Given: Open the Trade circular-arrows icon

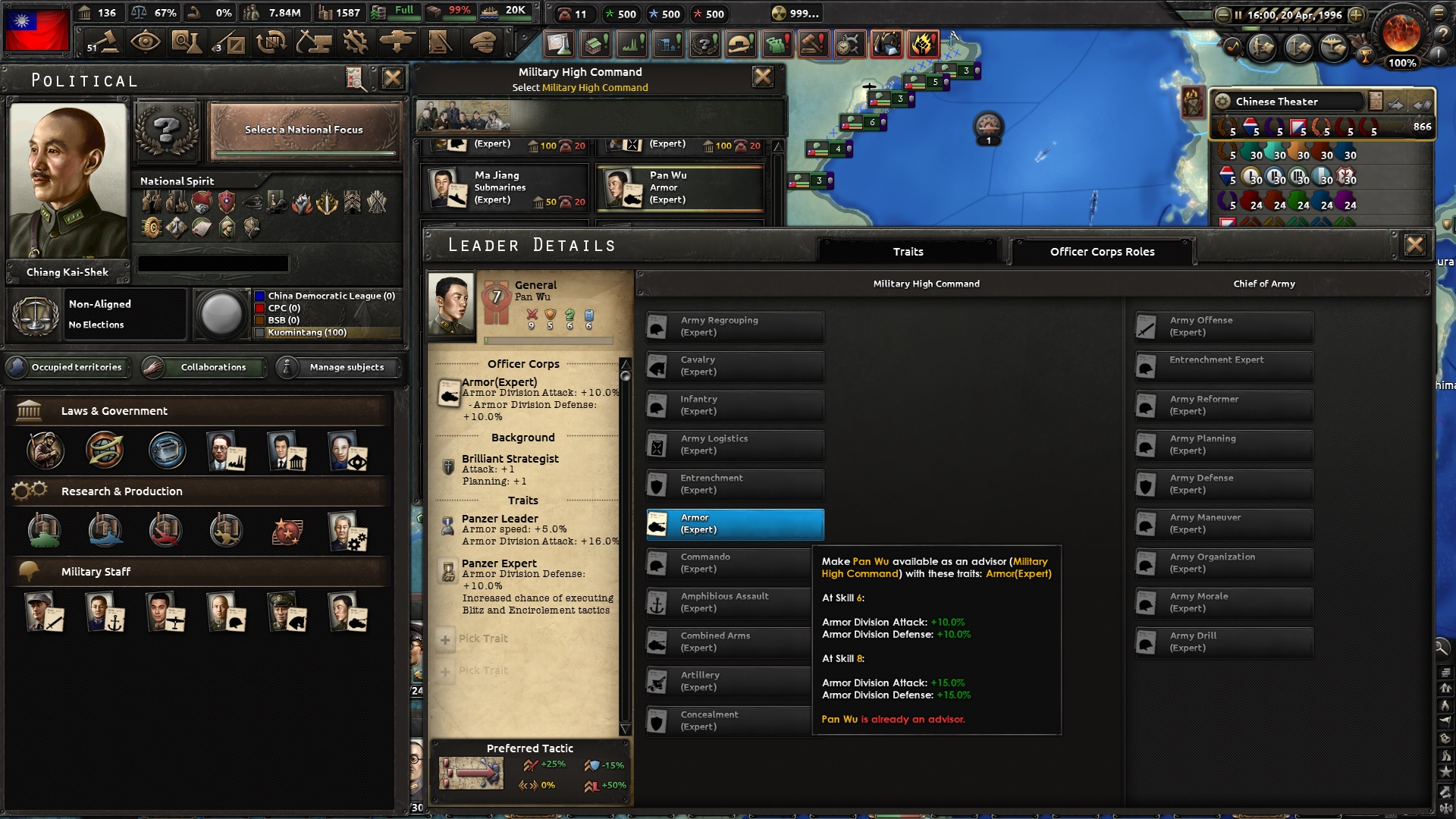Looking at the screenshot, I should (272, 42).
